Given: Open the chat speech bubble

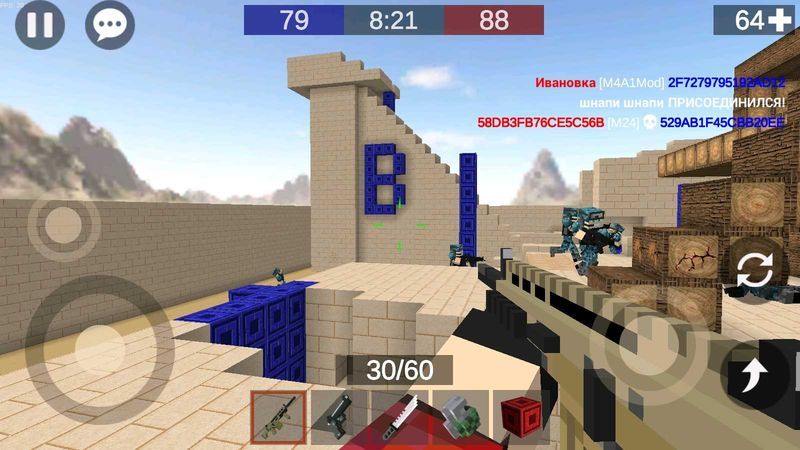Looking at the screenshot, I should (109, 26).
